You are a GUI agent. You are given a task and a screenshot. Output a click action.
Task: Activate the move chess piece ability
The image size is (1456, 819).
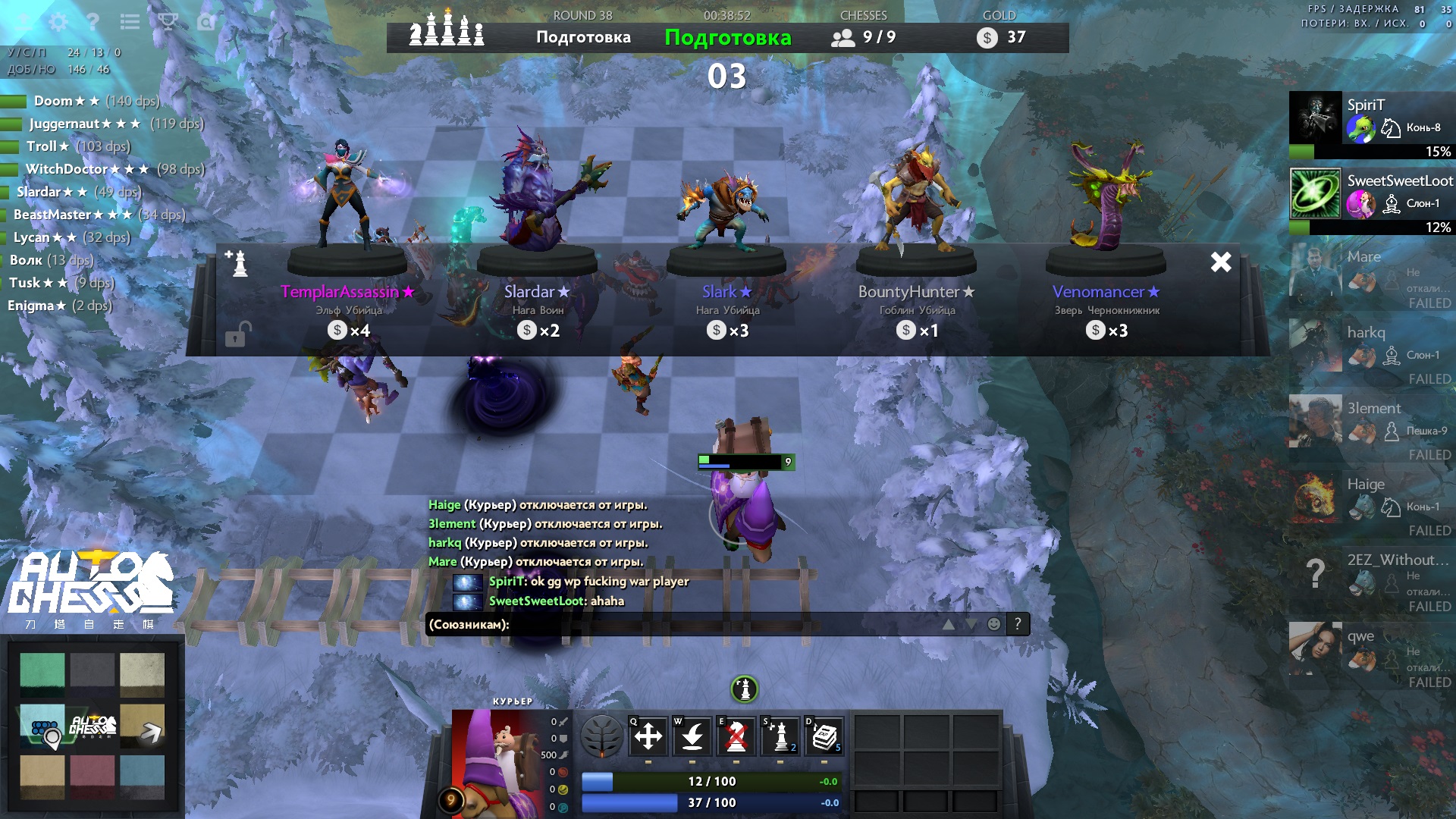(648, 736)
